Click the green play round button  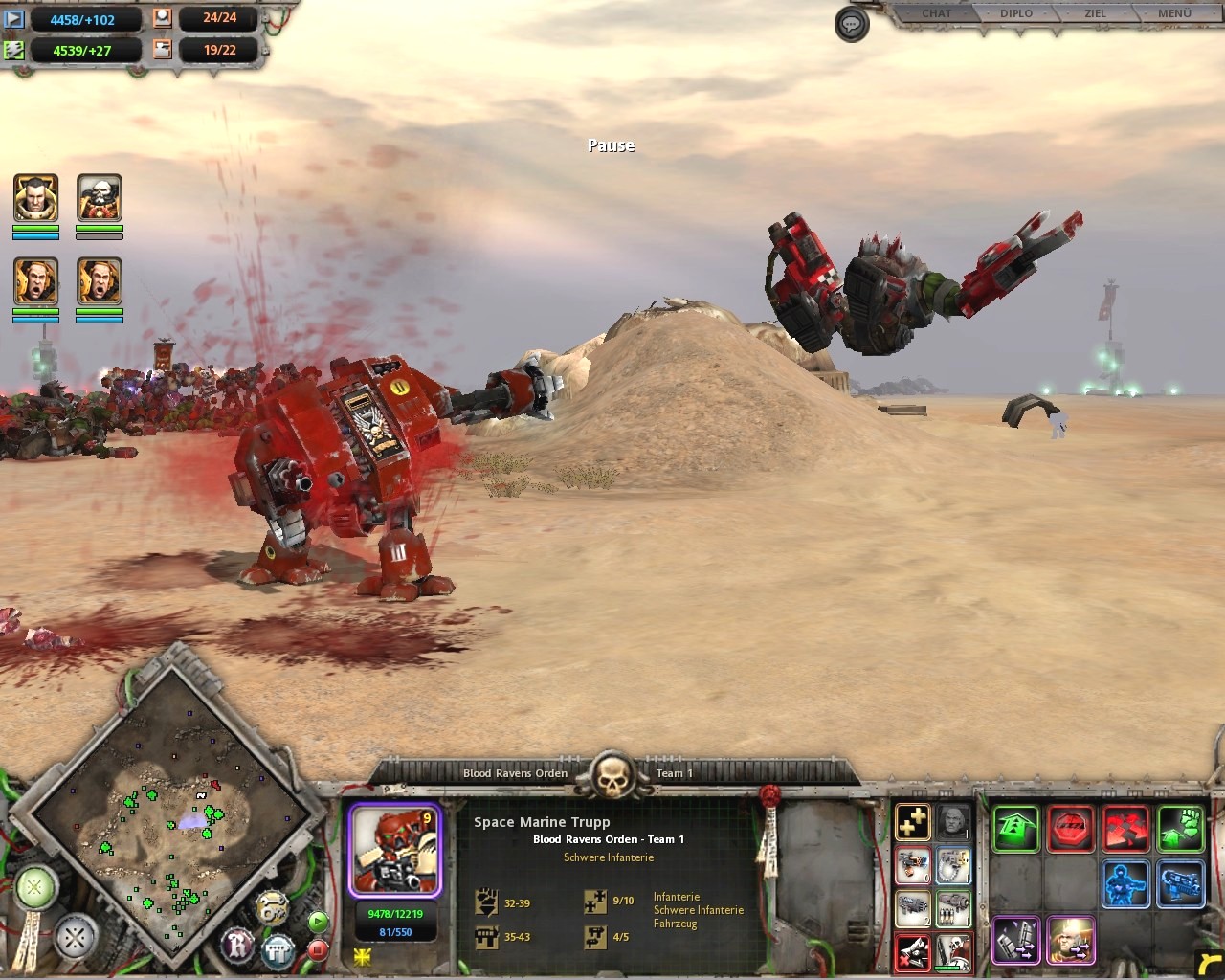tap(318, 922)
